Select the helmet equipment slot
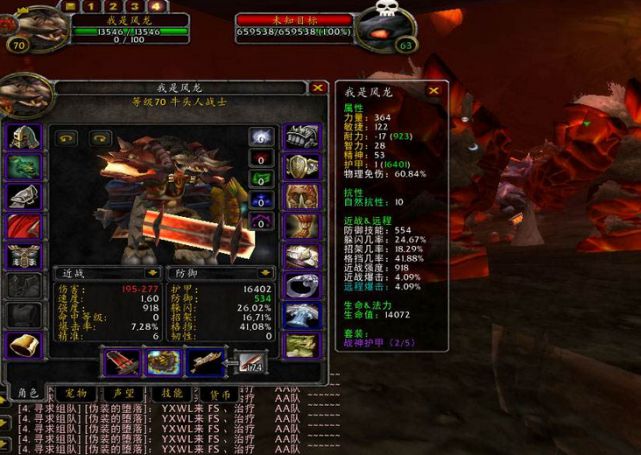The image size is (641, 455). click(x=24, y=137)
